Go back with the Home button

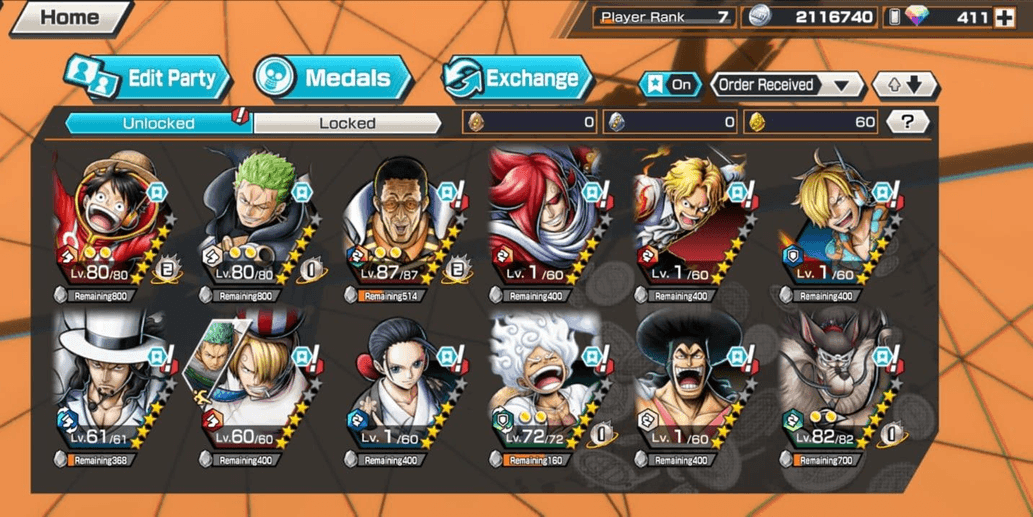pyautogui.click(x=68, y=17)
